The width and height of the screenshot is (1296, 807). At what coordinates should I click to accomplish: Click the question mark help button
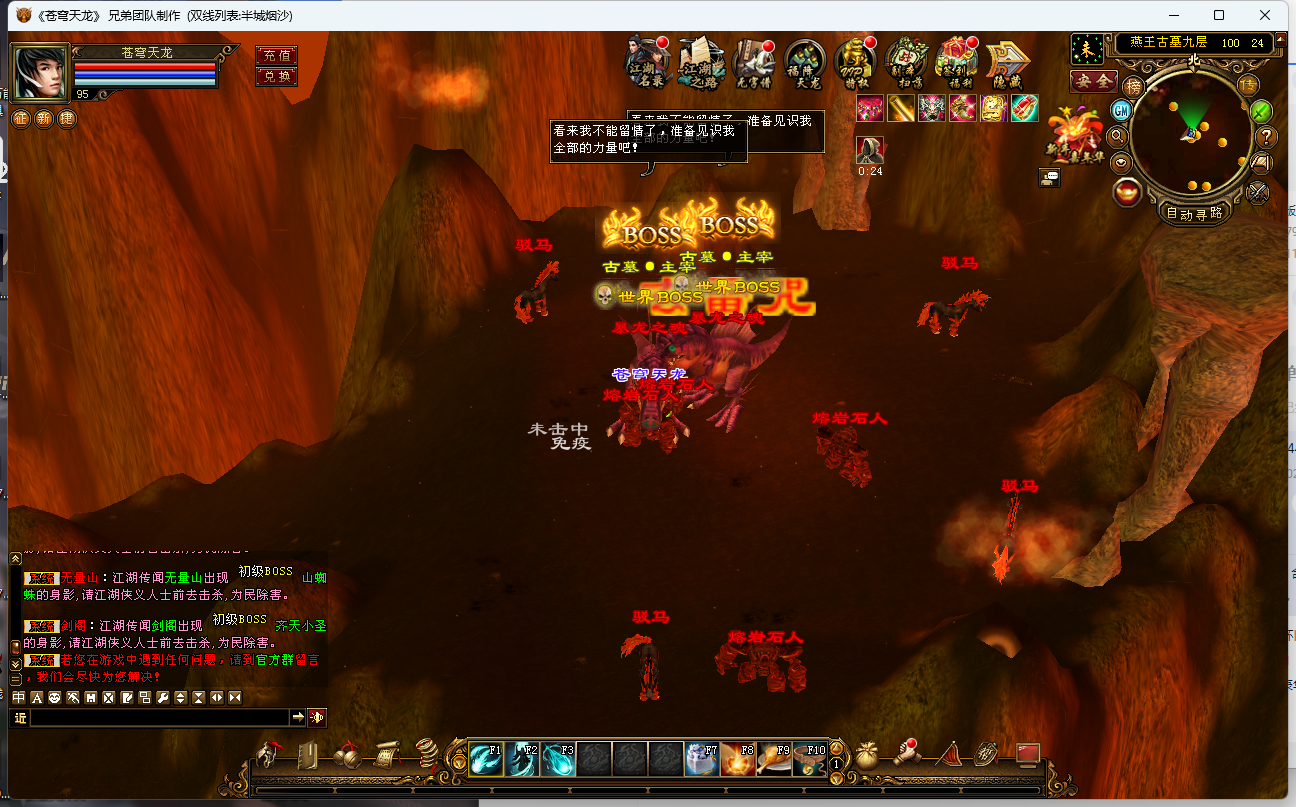pyautogui.click(x=1266, y=137)
